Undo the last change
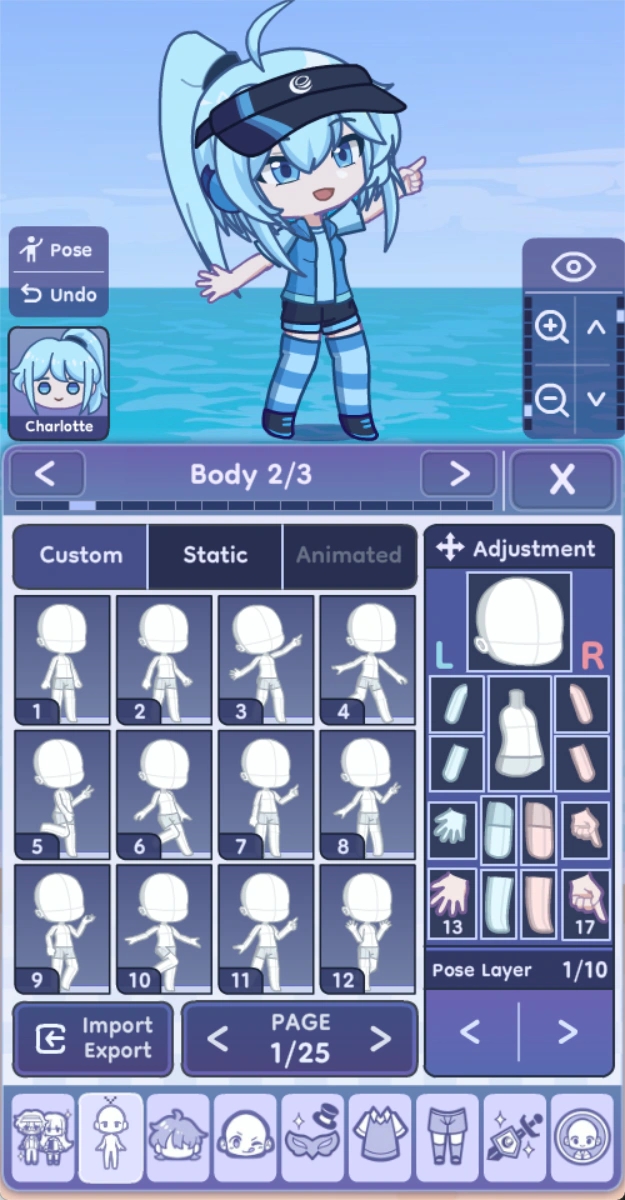The image size is (625, 1200). [58, 295]
